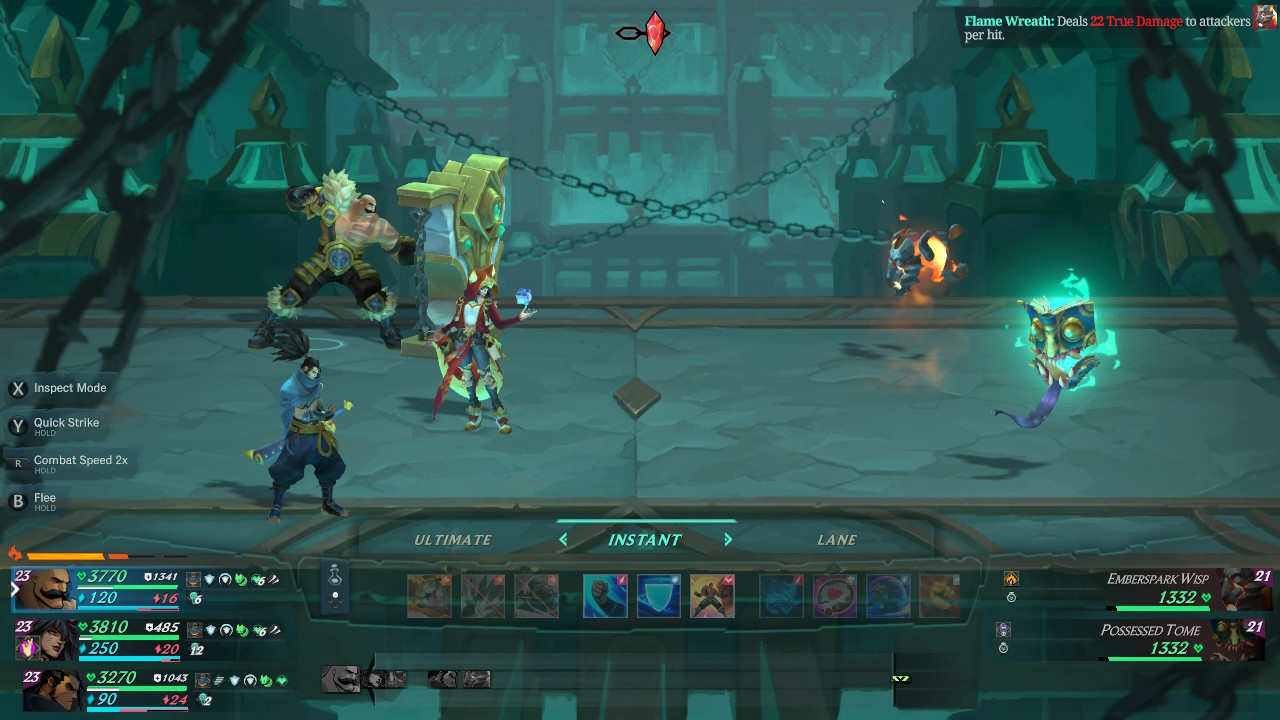Choose the orange flexing brawler ability
Screen dimensions: 1280x720
tap(712, 596)
